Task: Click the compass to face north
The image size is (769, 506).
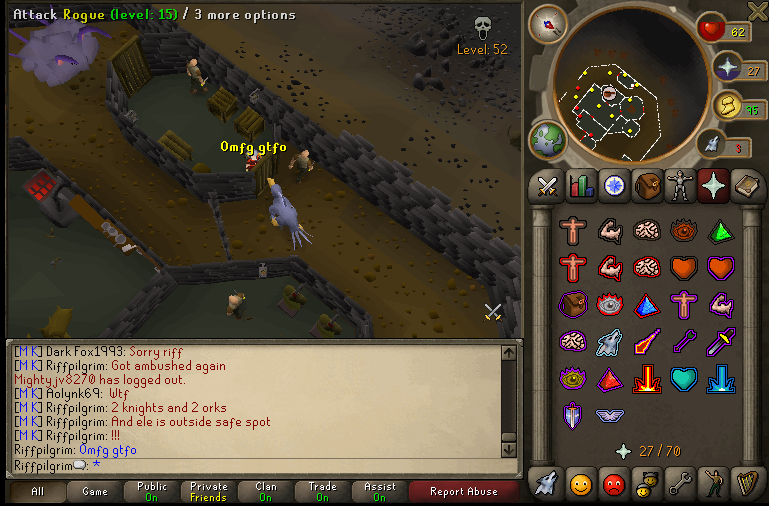Action: 548,23
